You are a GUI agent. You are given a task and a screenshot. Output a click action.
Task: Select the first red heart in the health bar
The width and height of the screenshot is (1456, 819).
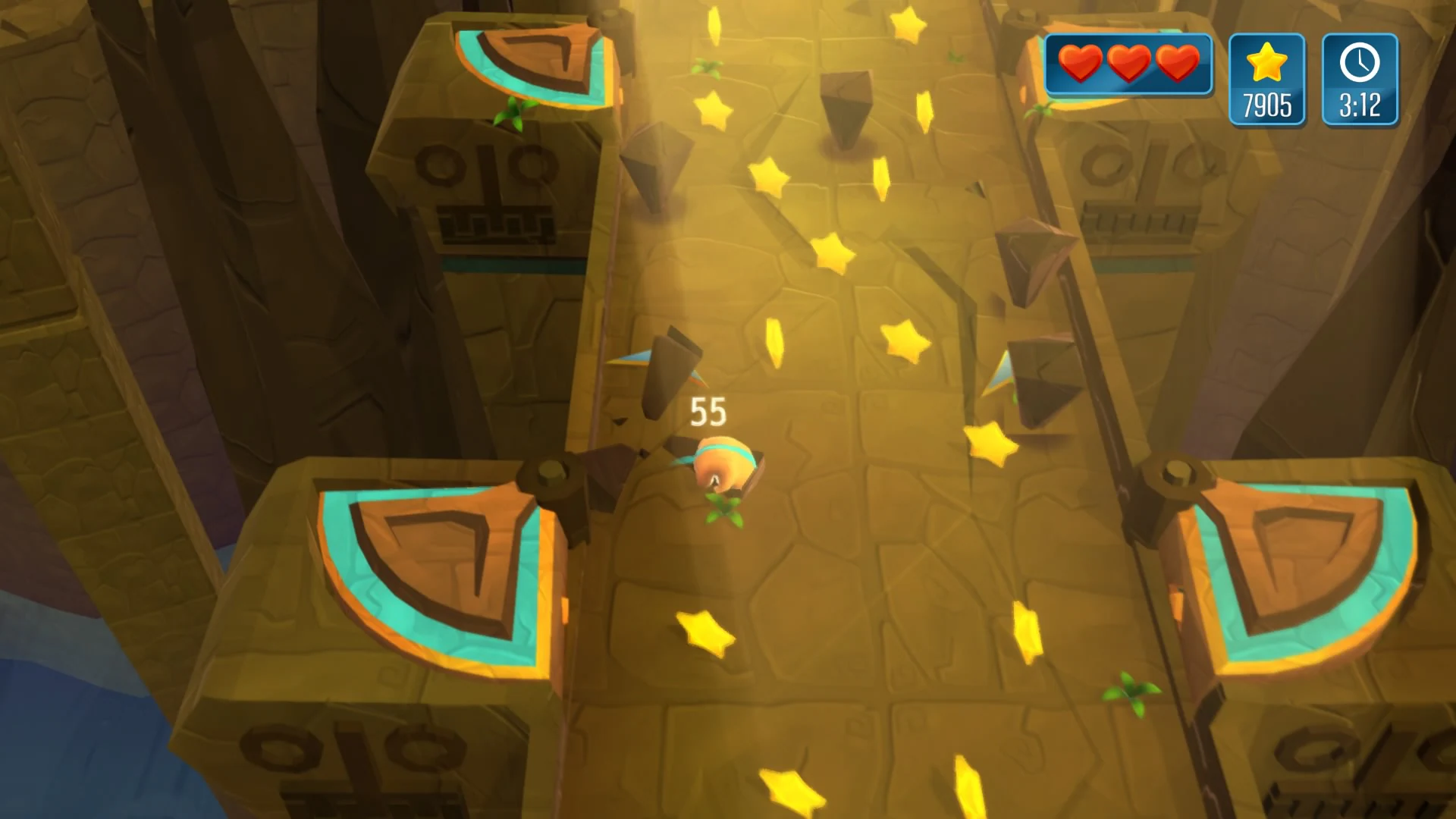[x=1080, y=64]
